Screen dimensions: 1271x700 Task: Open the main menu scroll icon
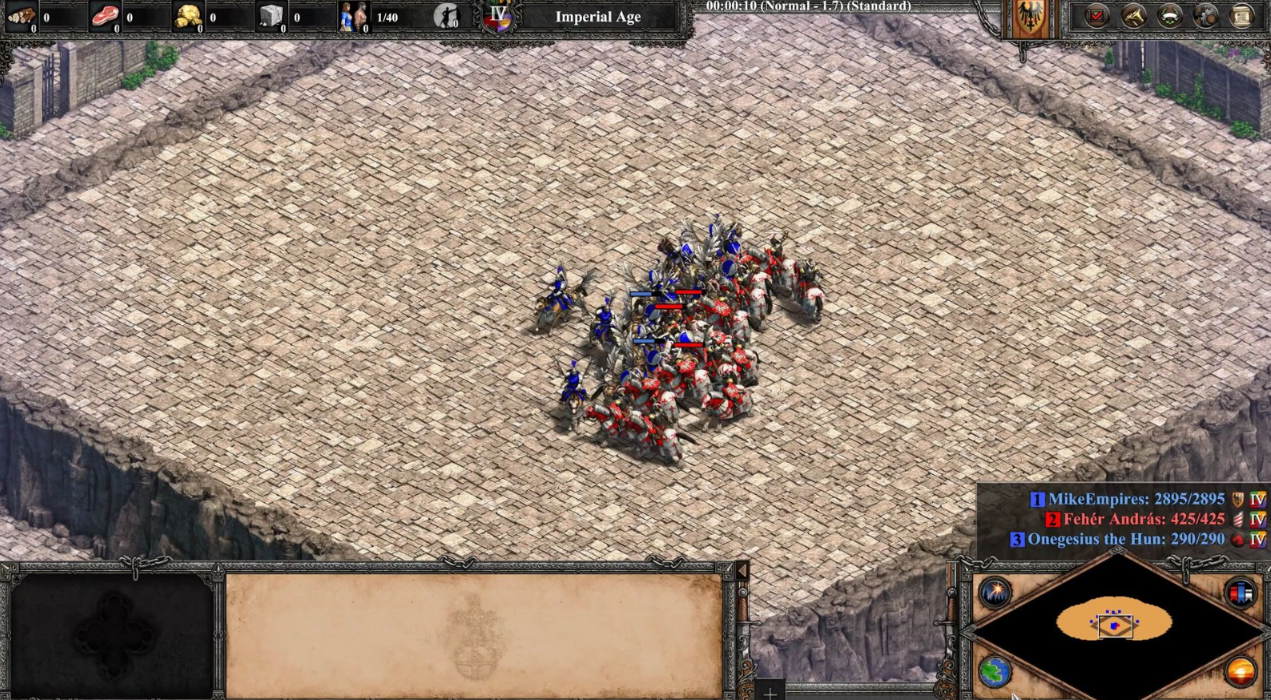tap(1242, 16)
